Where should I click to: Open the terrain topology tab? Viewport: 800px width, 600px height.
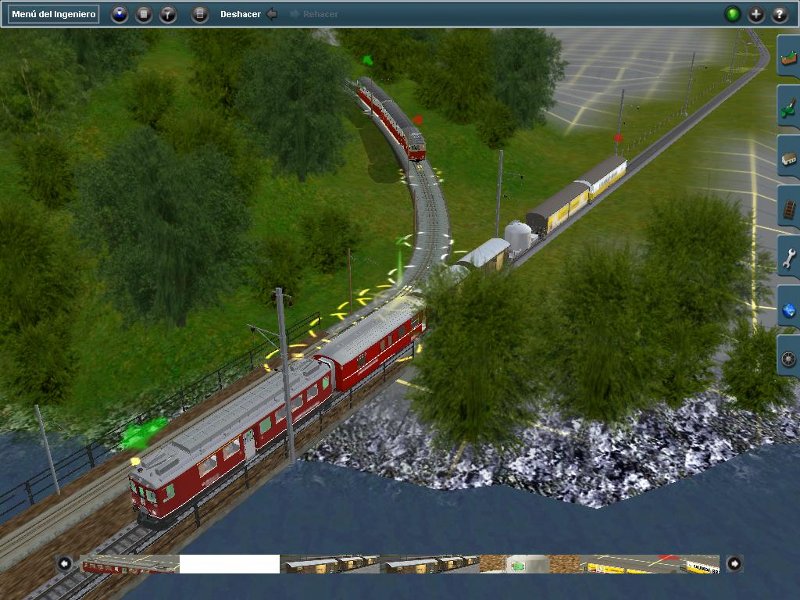pos(789,56)
